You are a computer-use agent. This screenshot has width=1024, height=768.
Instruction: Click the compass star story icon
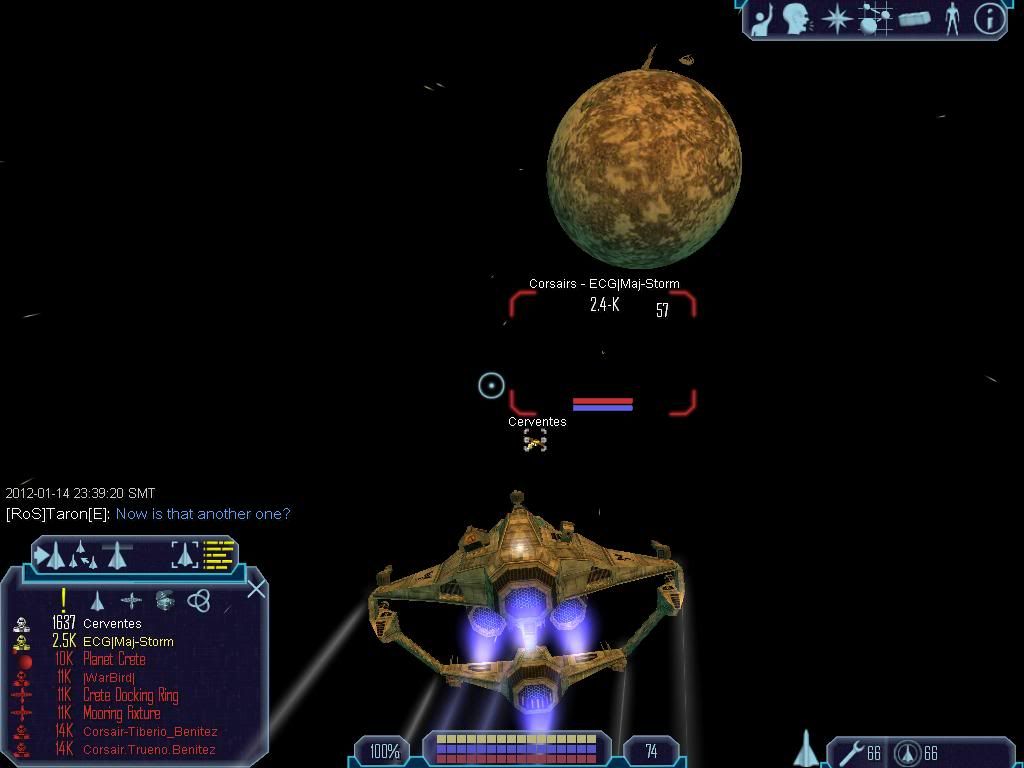(836, 19)
